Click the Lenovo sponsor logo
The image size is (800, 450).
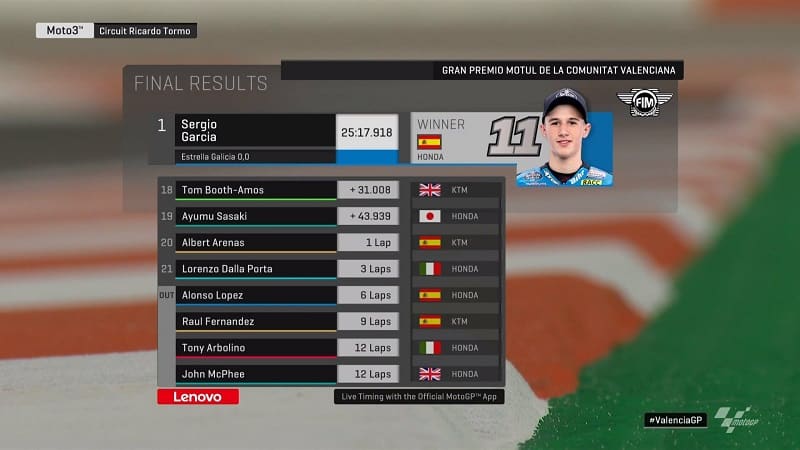(x=198, y=397)
